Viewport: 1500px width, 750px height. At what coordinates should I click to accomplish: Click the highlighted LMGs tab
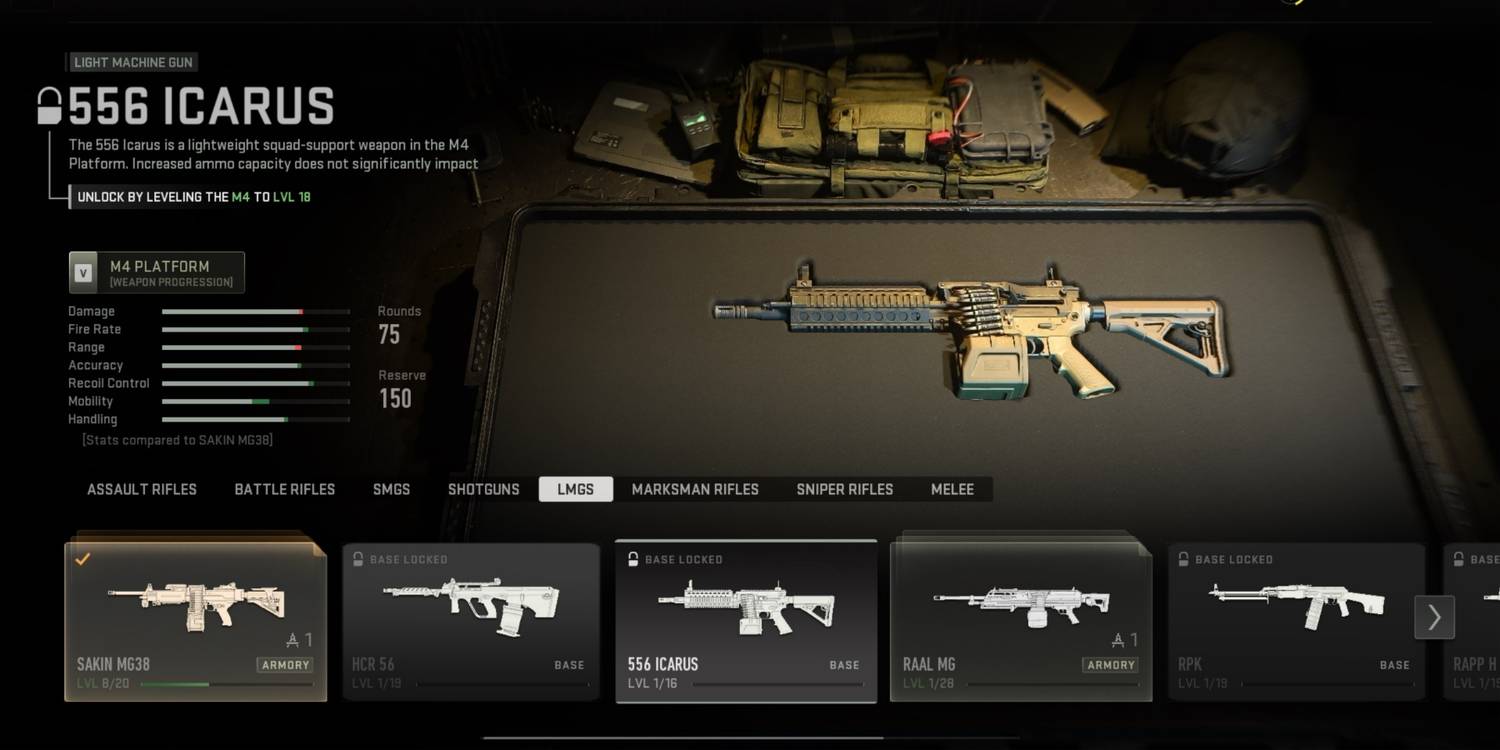(576, 489)
